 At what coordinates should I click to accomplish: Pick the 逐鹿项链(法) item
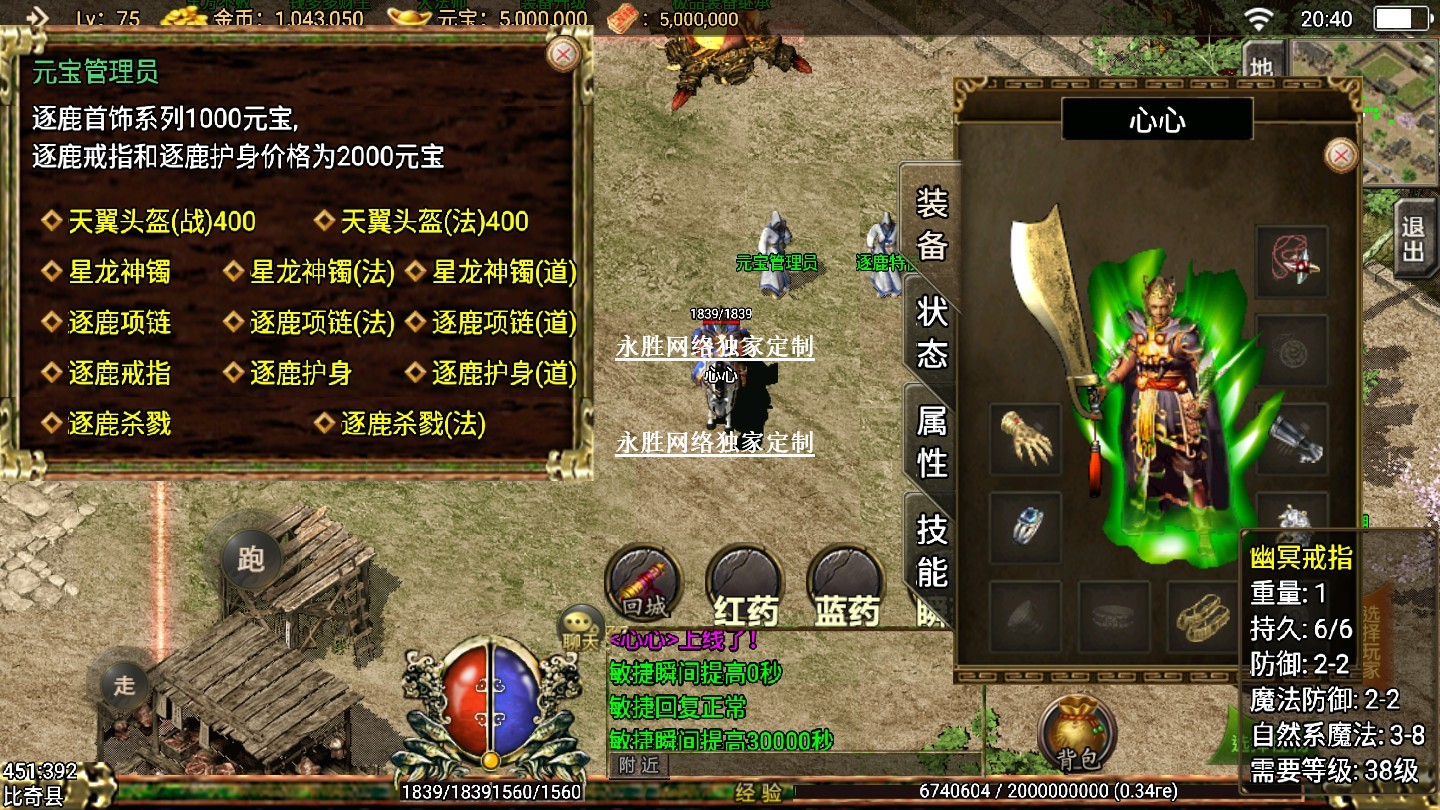pyautogui.click(x=322, y=322)
